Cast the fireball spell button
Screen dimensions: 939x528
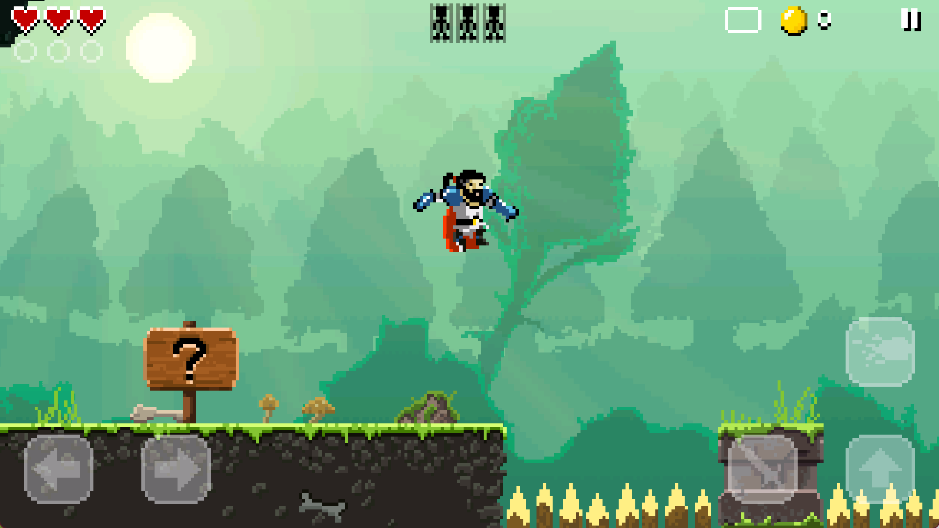880,351
